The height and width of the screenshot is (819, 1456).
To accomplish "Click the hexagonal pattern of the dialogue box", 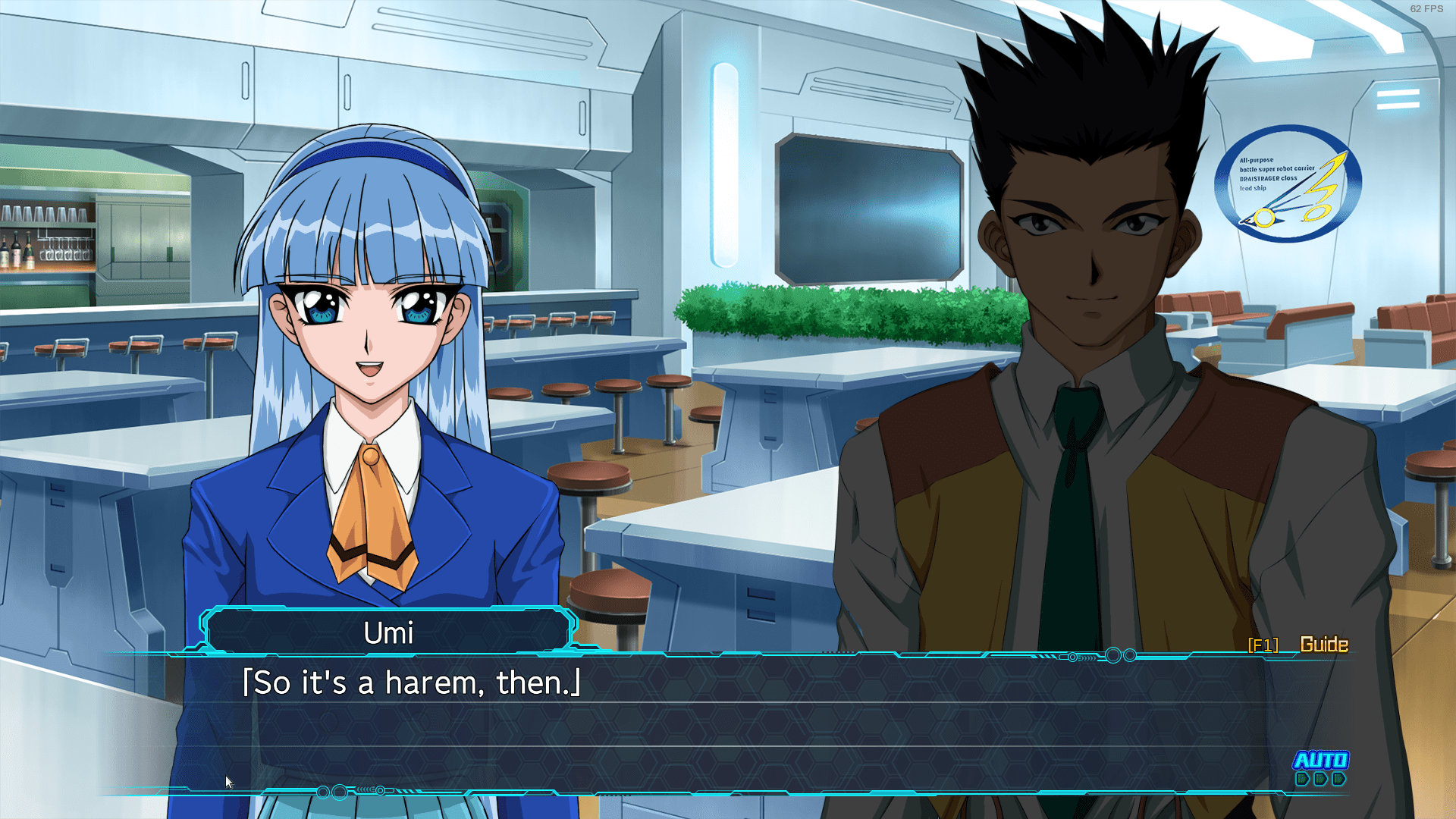I will (x=834, y=728).
